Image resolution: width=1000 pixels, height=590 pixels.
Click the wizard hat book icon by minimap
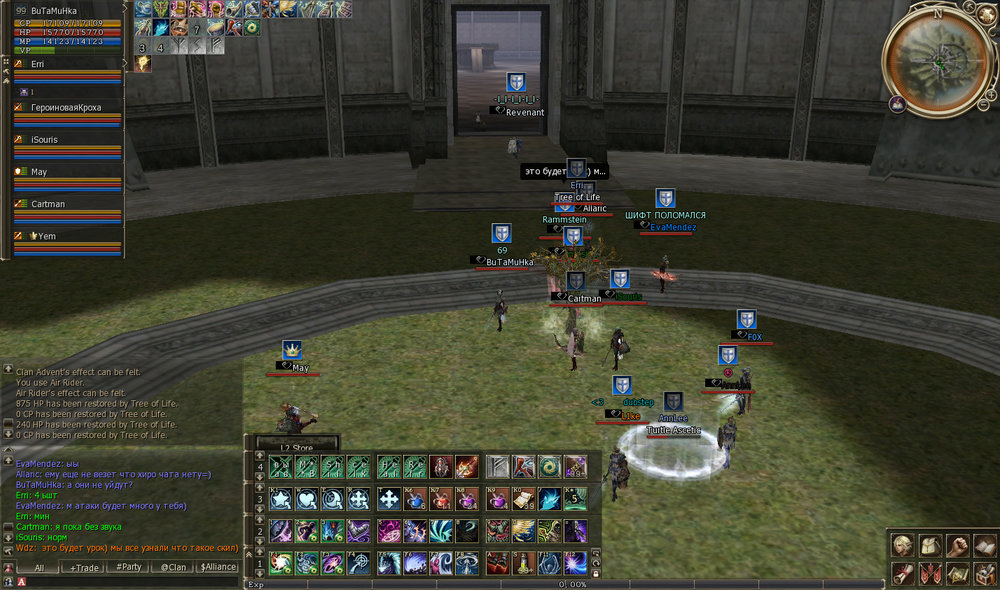tap(899, 103)
